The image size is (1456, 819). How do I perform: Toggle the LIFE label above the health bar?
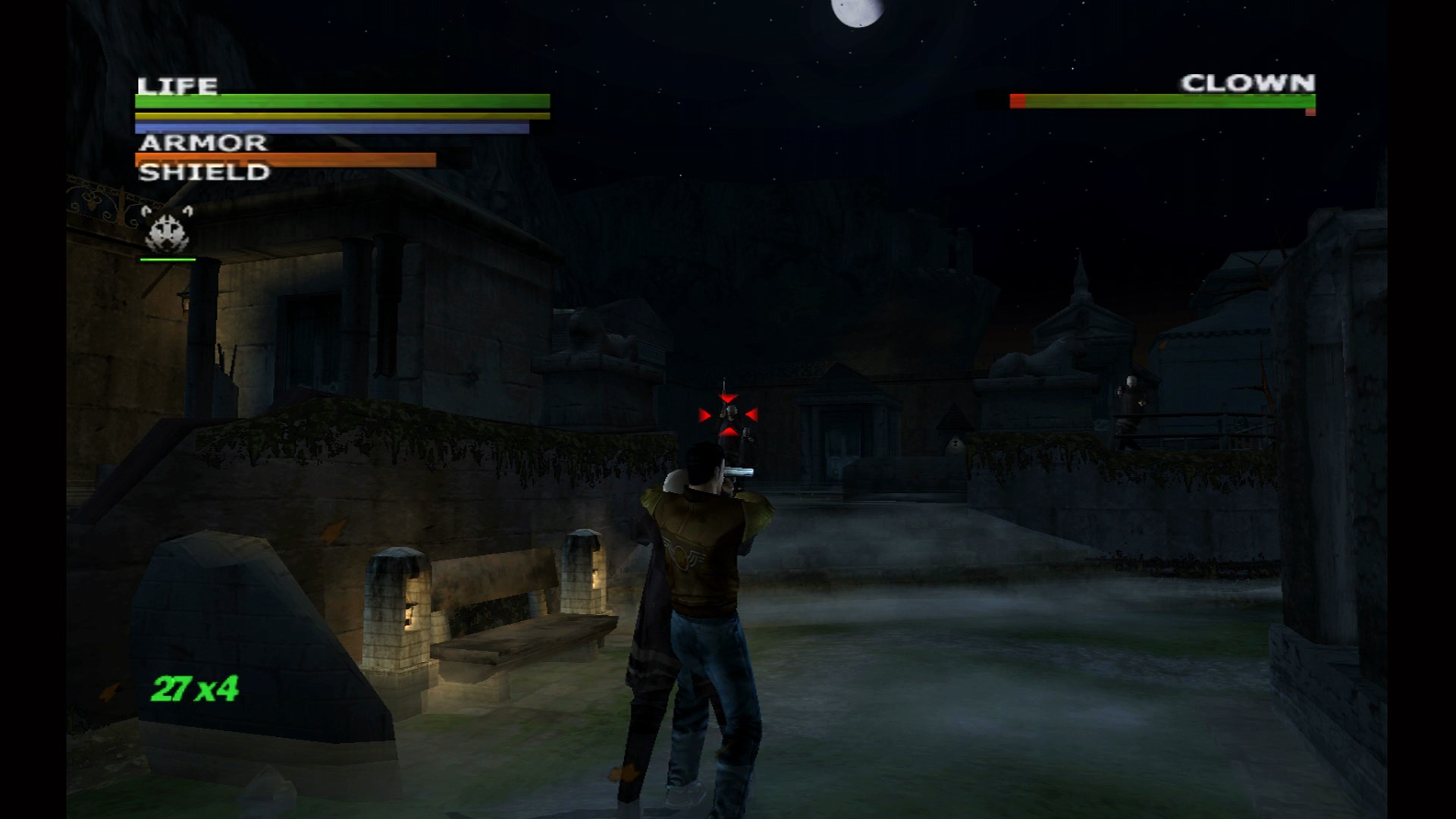tap(180, 85)
